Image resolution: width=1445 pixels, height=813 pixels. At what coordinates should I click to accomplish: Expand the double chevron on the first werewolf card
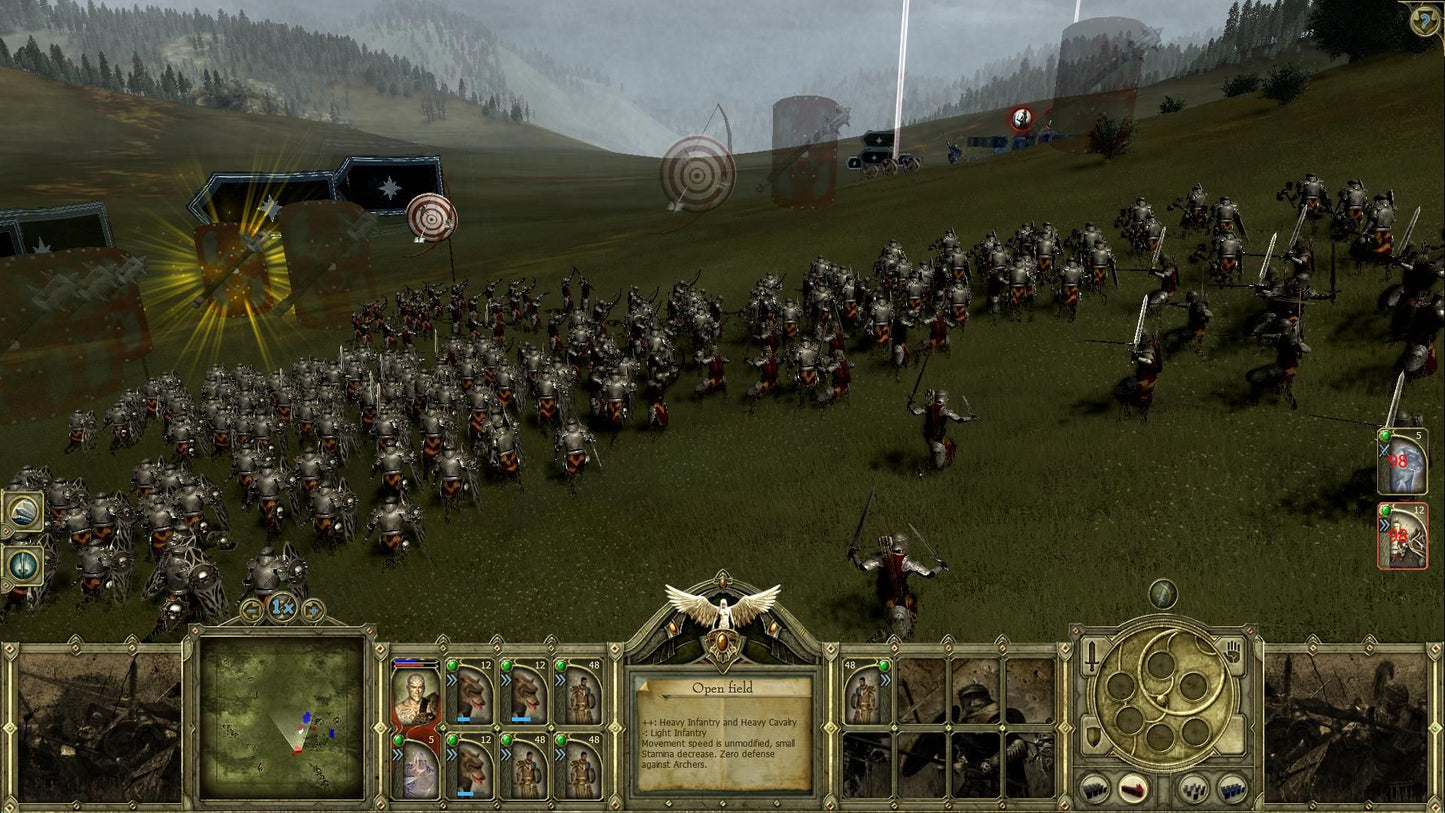452,680
